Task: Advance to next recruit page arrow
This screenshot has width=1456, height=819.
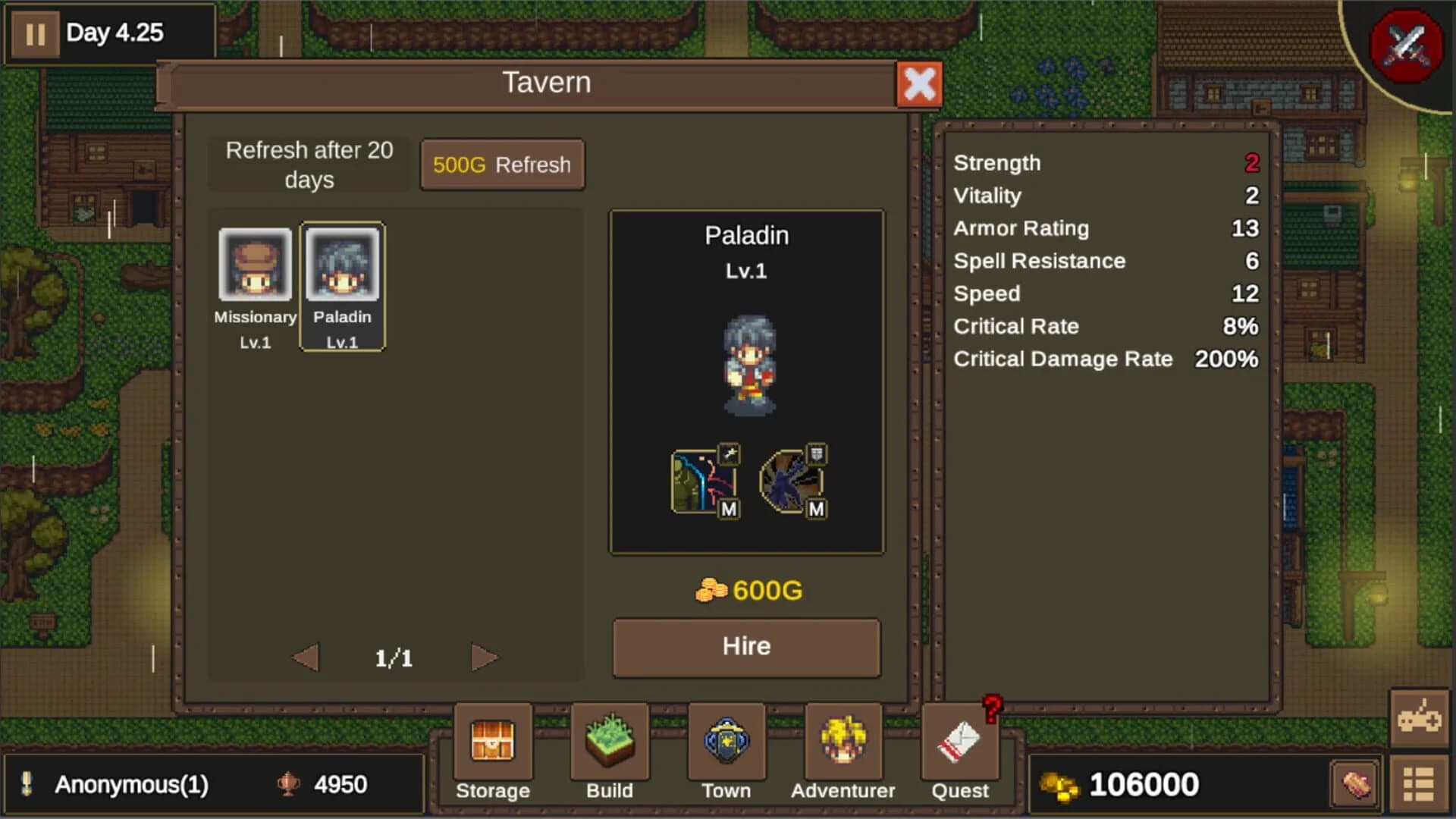Action: tap(484, 658)
